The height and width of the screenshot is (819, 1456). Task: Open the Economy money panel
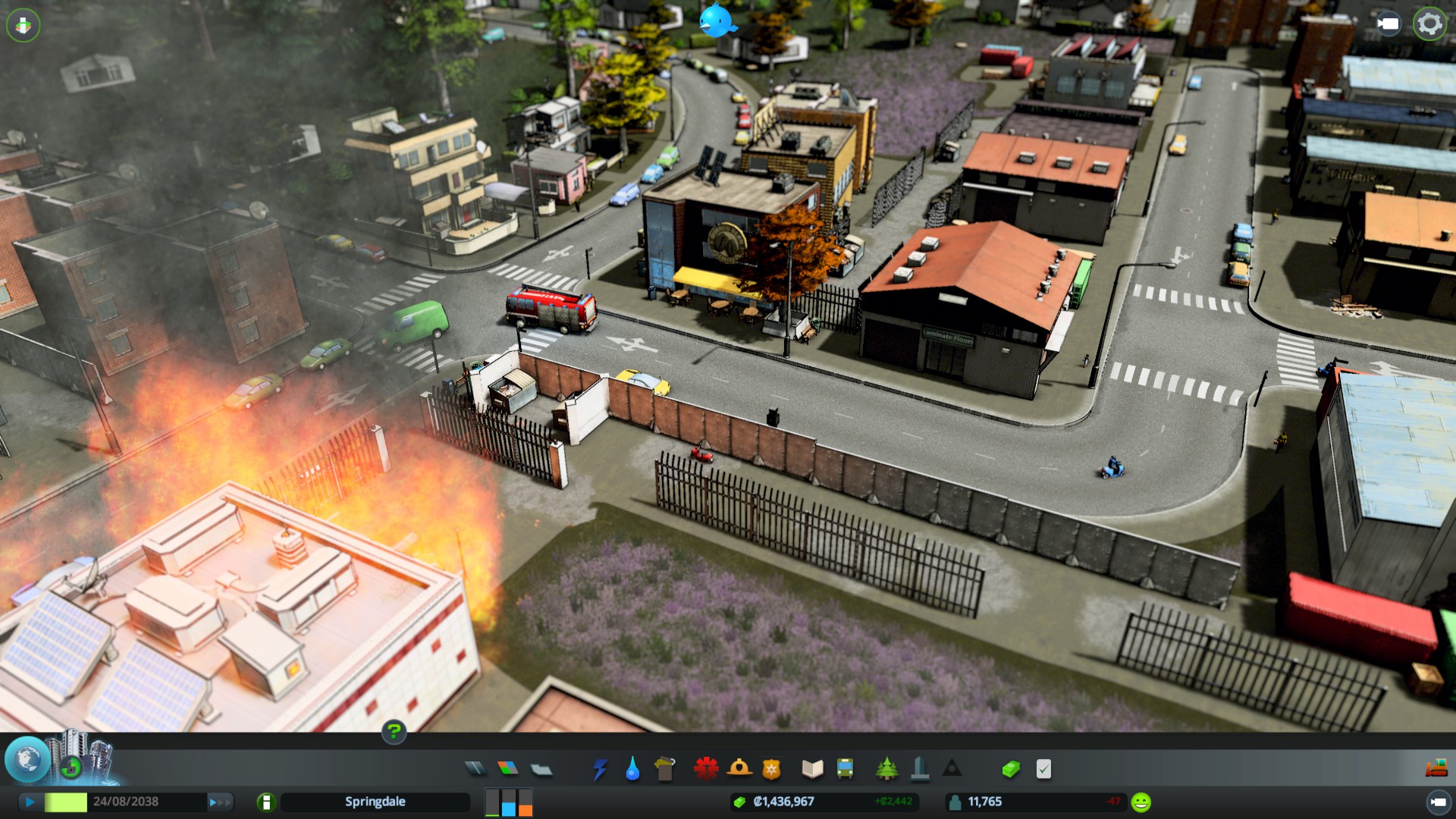[1011, 770]
